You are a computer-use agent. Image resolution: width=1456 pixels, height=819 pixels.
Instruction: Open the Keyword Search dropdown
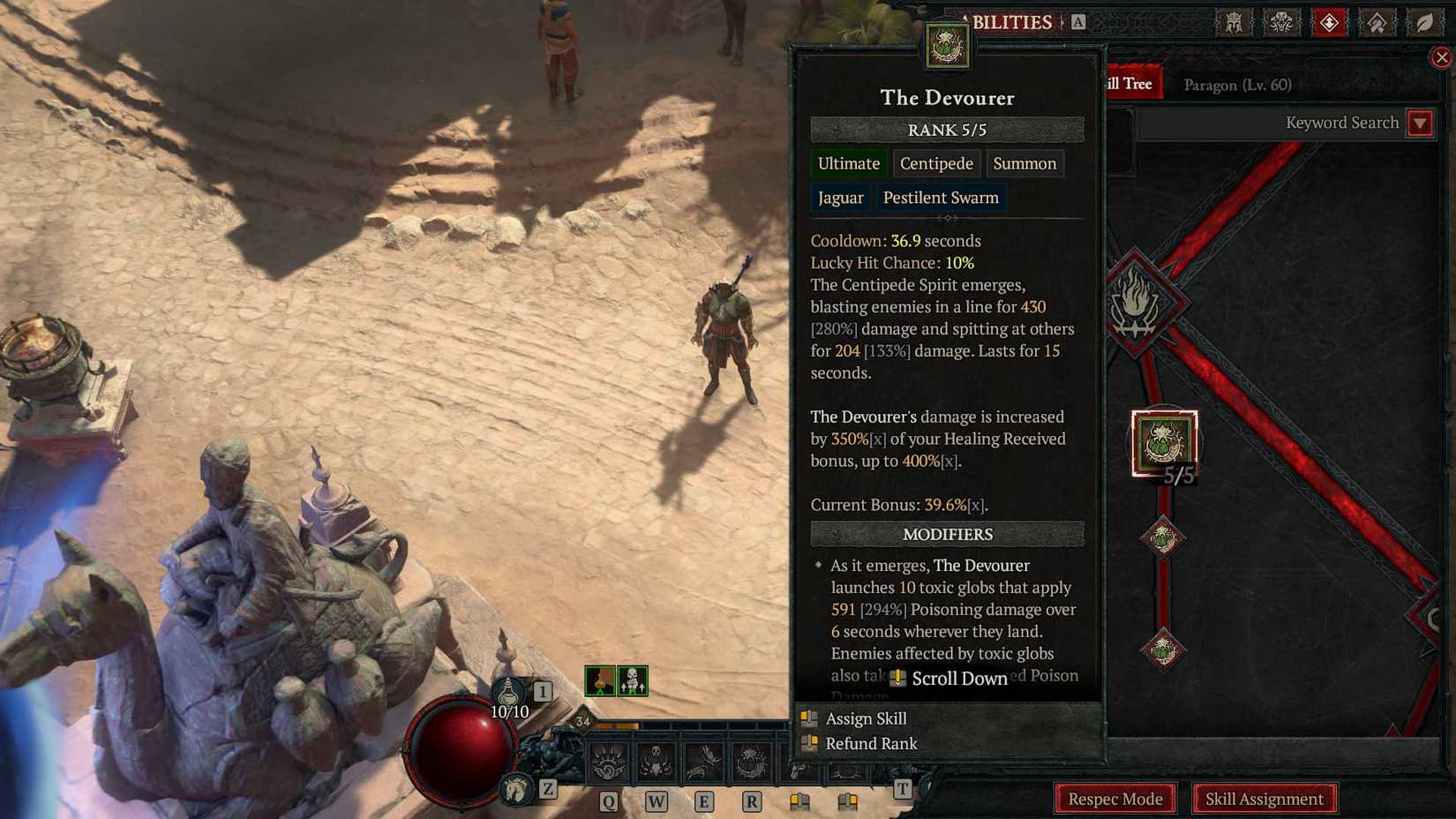[x=1420, y=123]
